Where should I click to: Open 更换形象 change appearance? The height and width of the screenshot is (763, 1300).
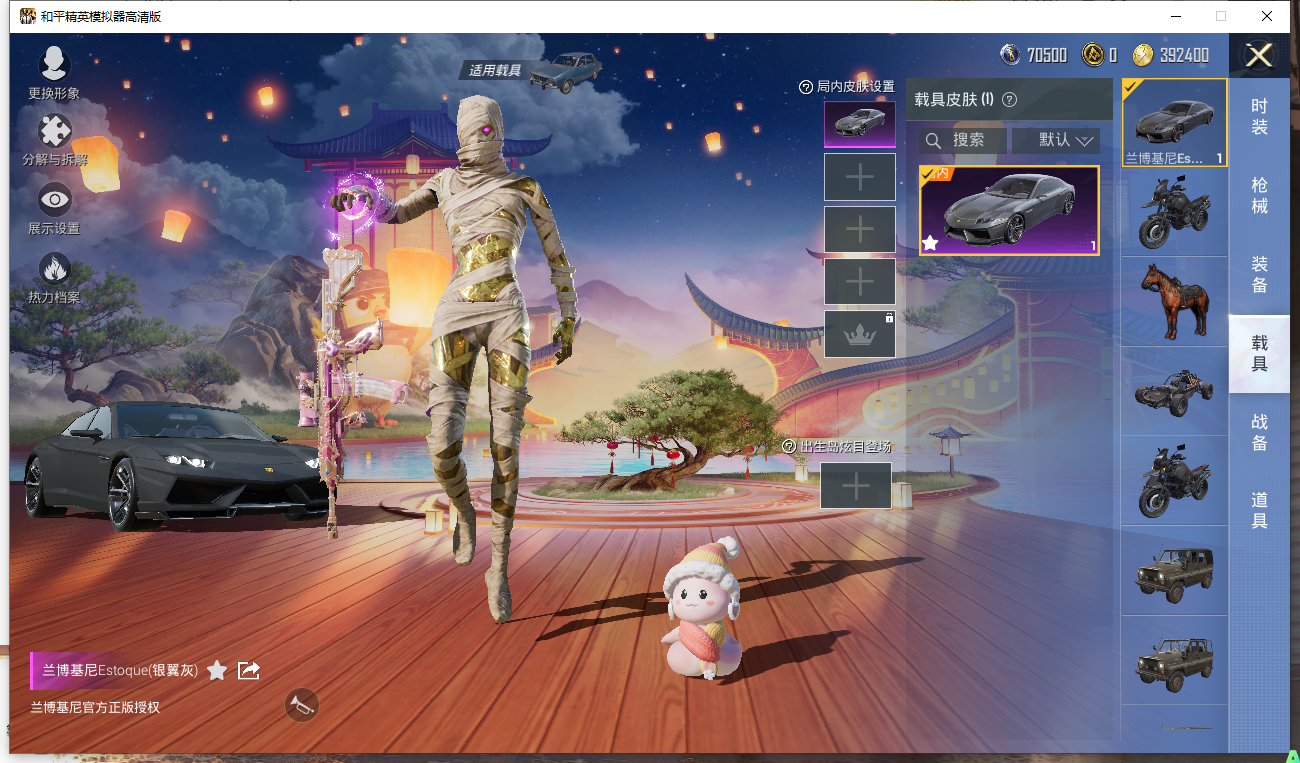(x=54, y=72)
